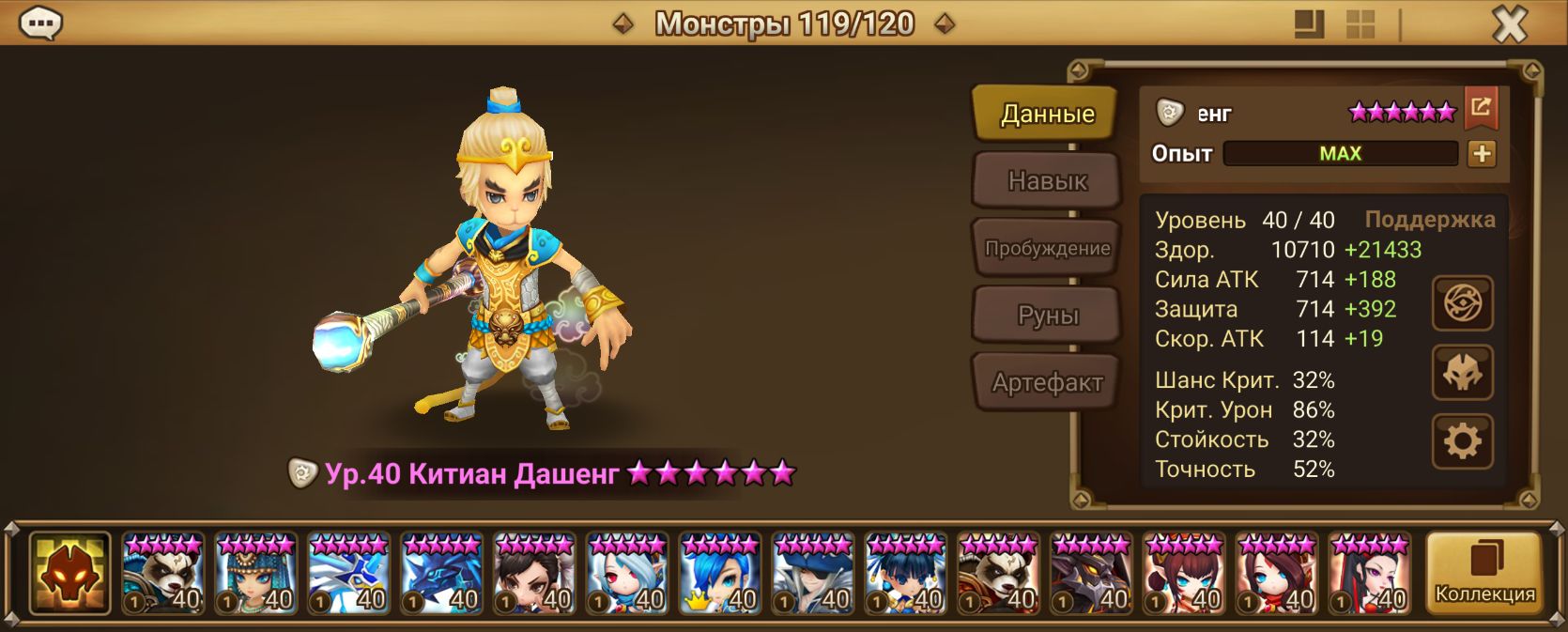Screen dimensions: 1568x632
Task: Switch to the four-square grid view
Action: [x=1360, y=24]
